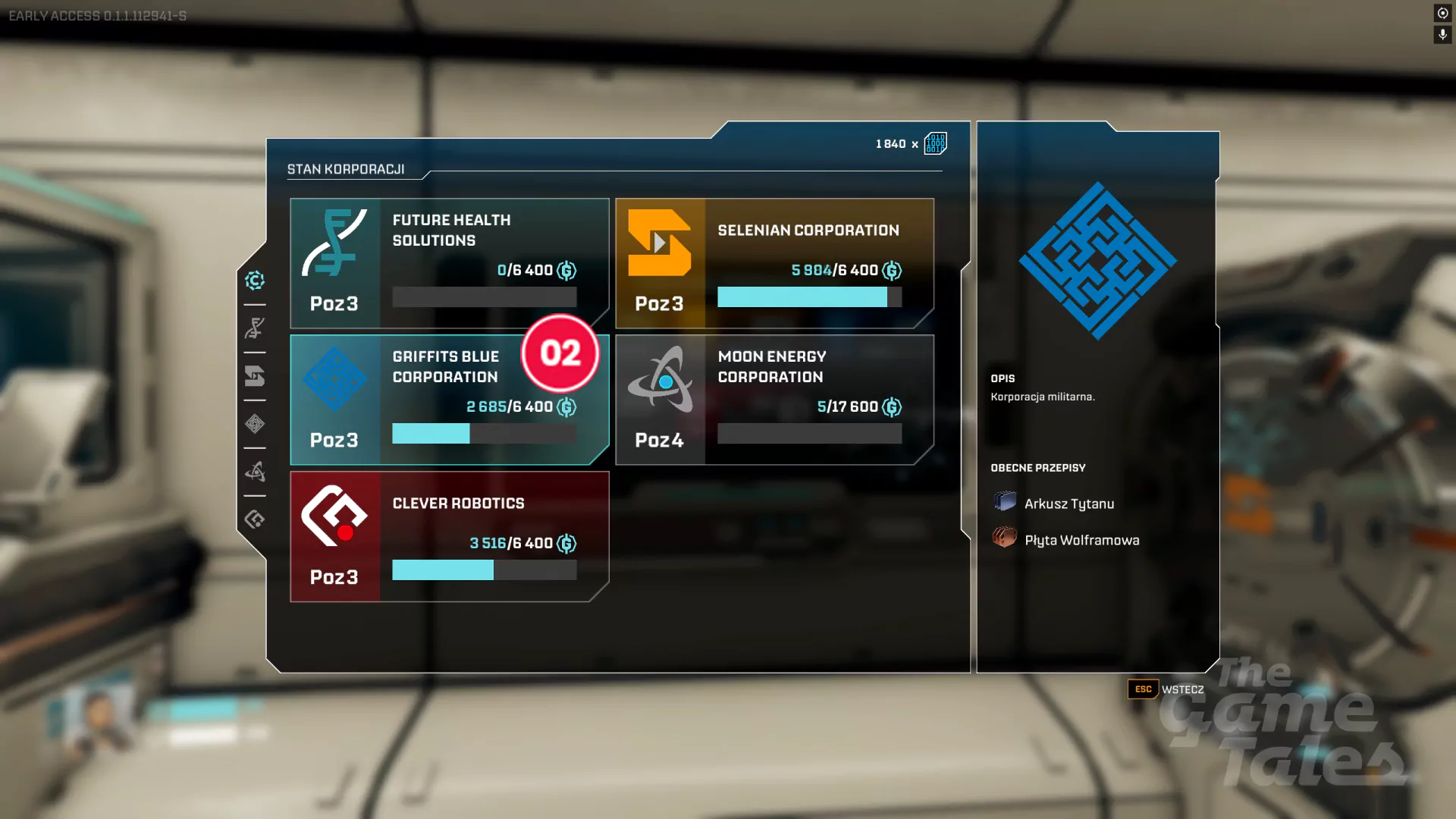
Task: Open the Clever Robotics sidebar tab
Action: coord(255,519)
